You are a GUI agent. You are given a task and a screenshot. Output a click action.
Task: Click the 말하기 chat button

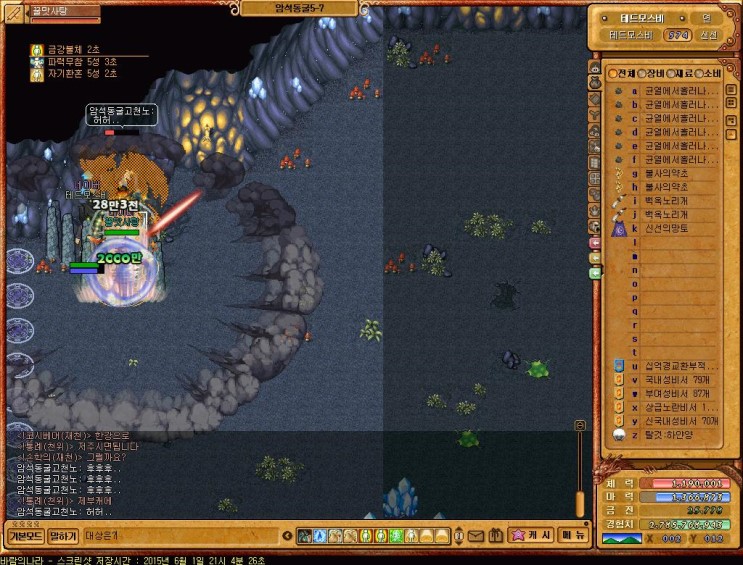[x=63, y=536]
